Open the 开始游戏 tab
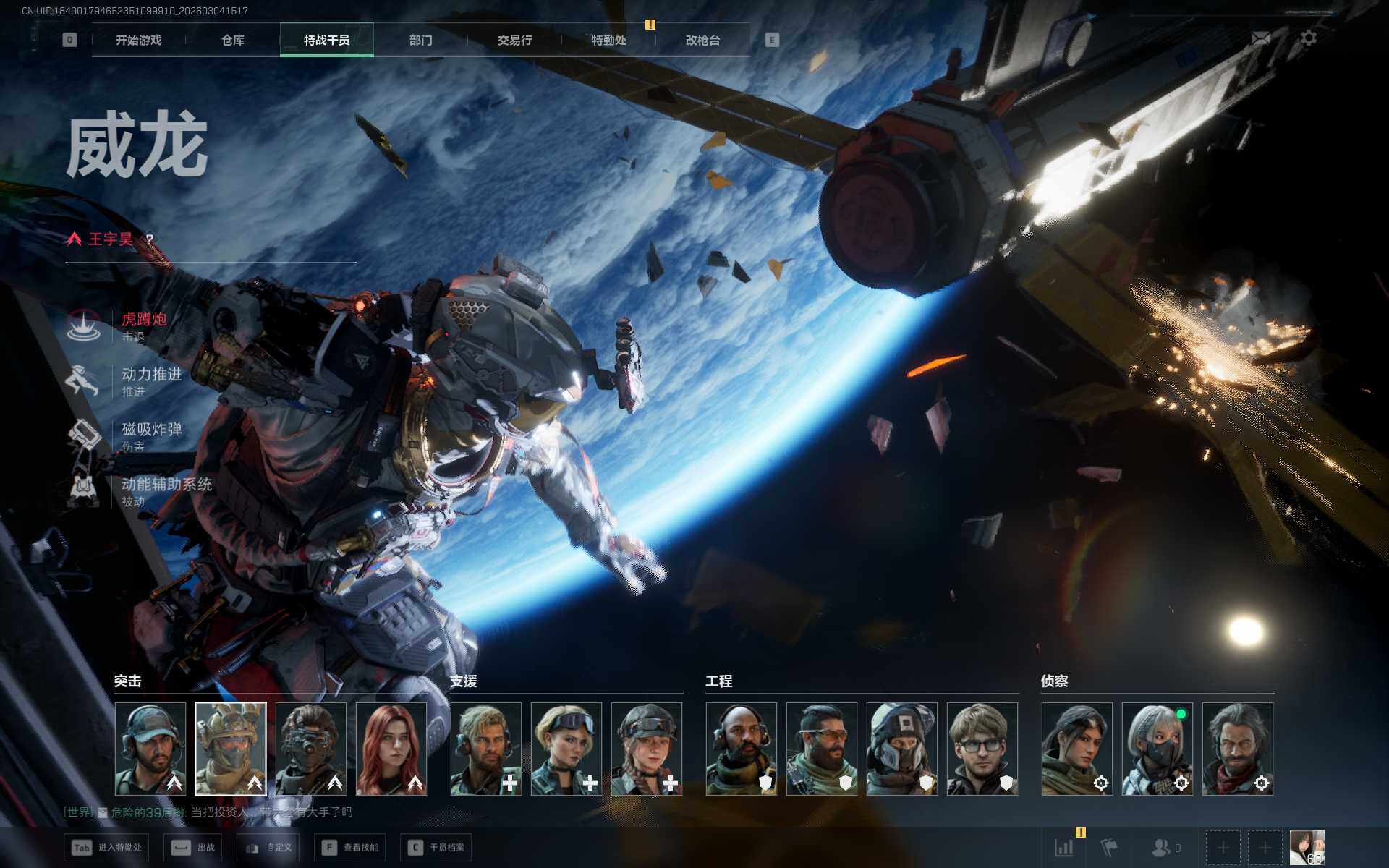 pyautogui.click(x=139, y=41)
